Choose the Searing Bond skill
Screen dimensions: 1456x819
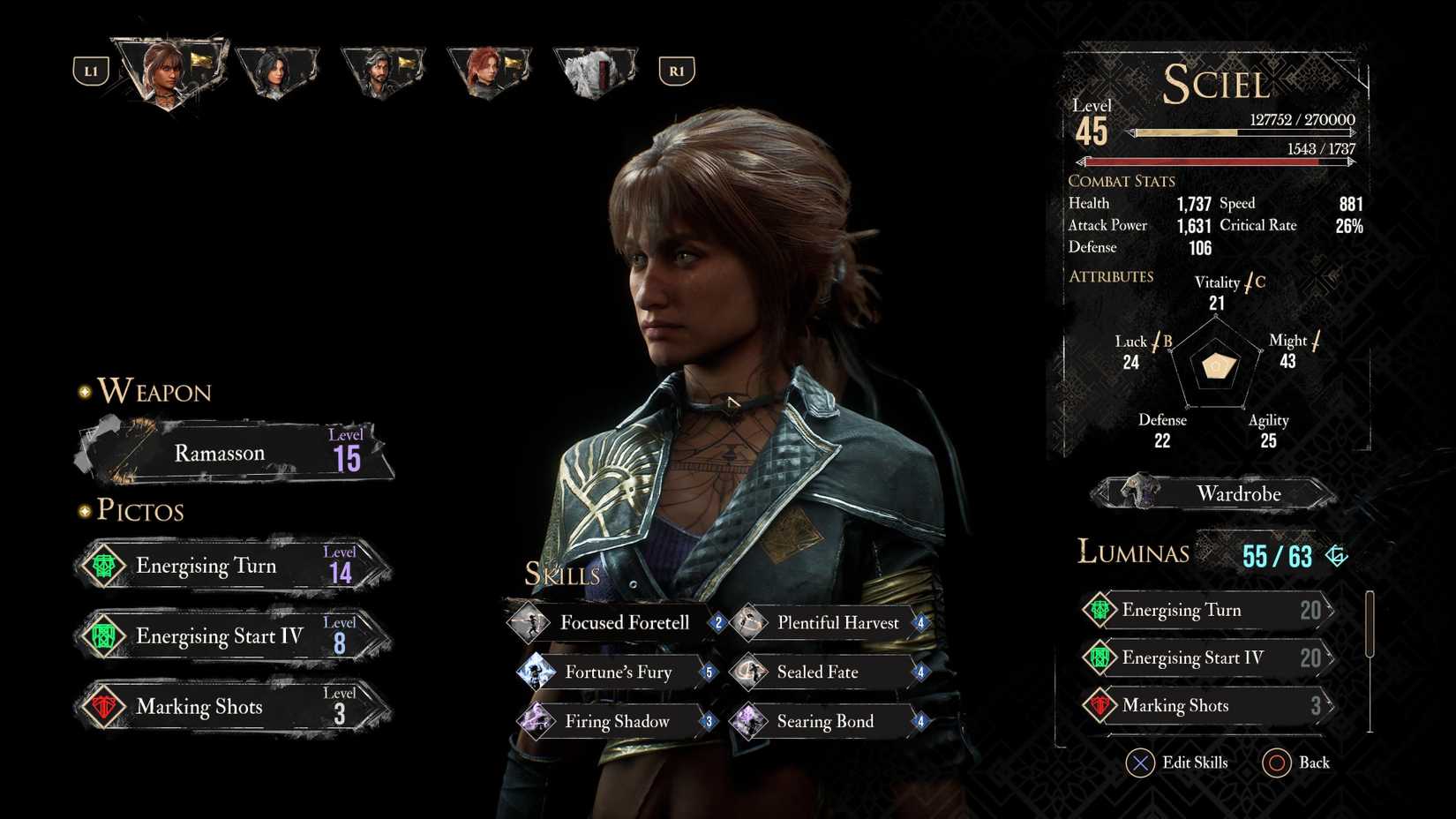pos(829,722)
